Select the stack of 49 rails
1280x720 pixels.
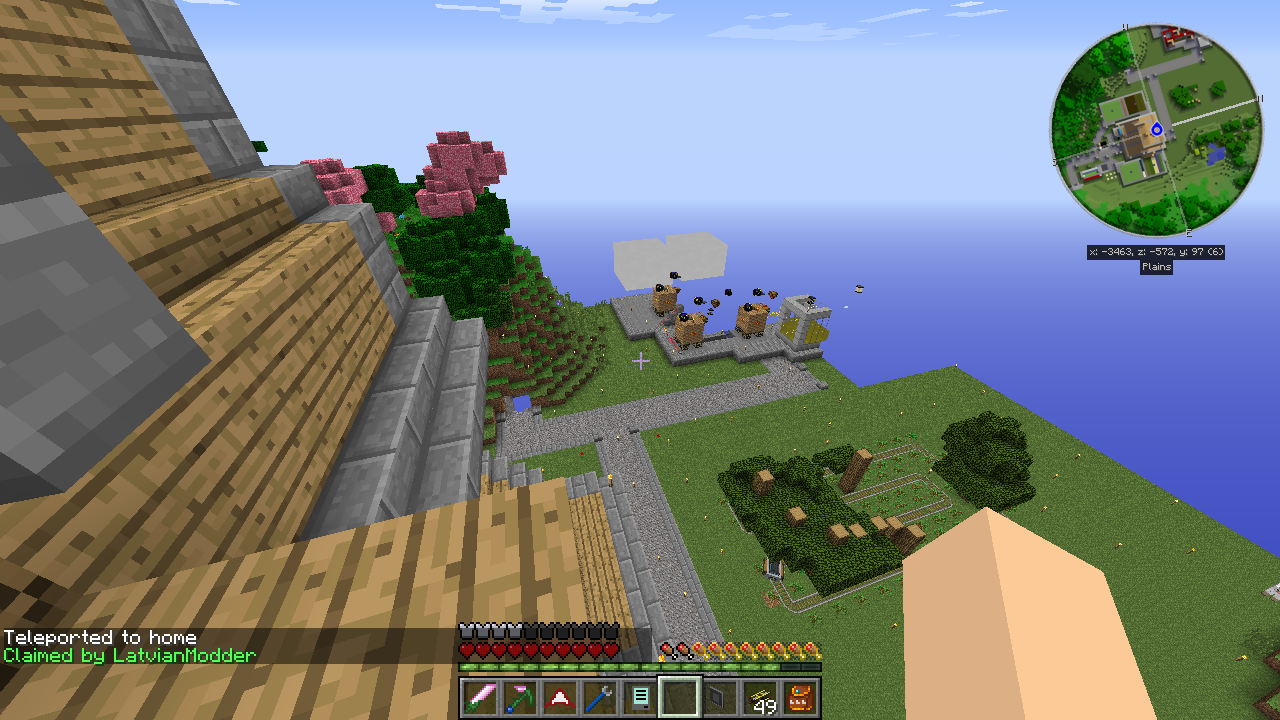(x=760, y=698)
